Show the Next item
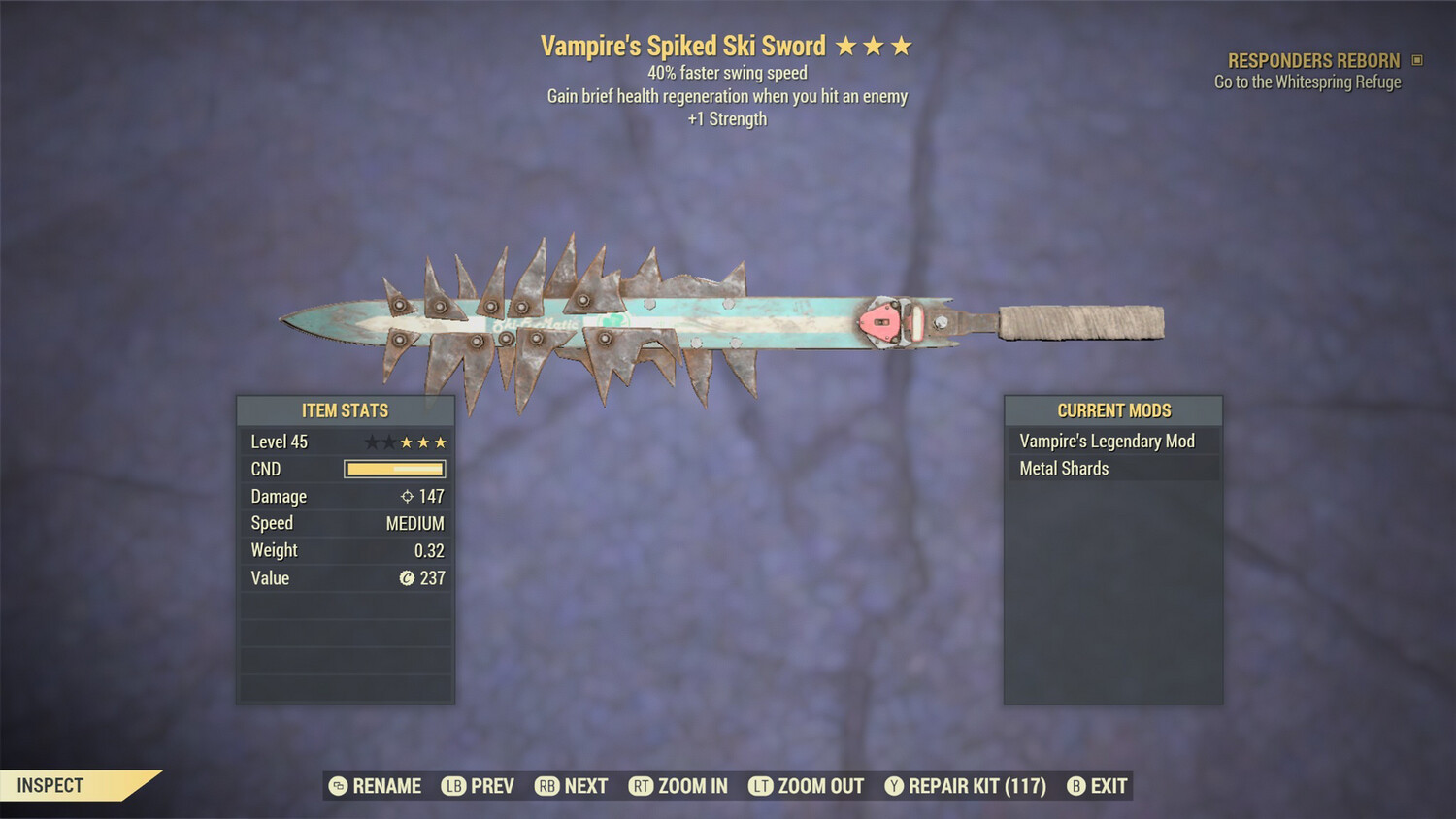The height and width of the screenshot is (819, 1456). pos(572,786)
